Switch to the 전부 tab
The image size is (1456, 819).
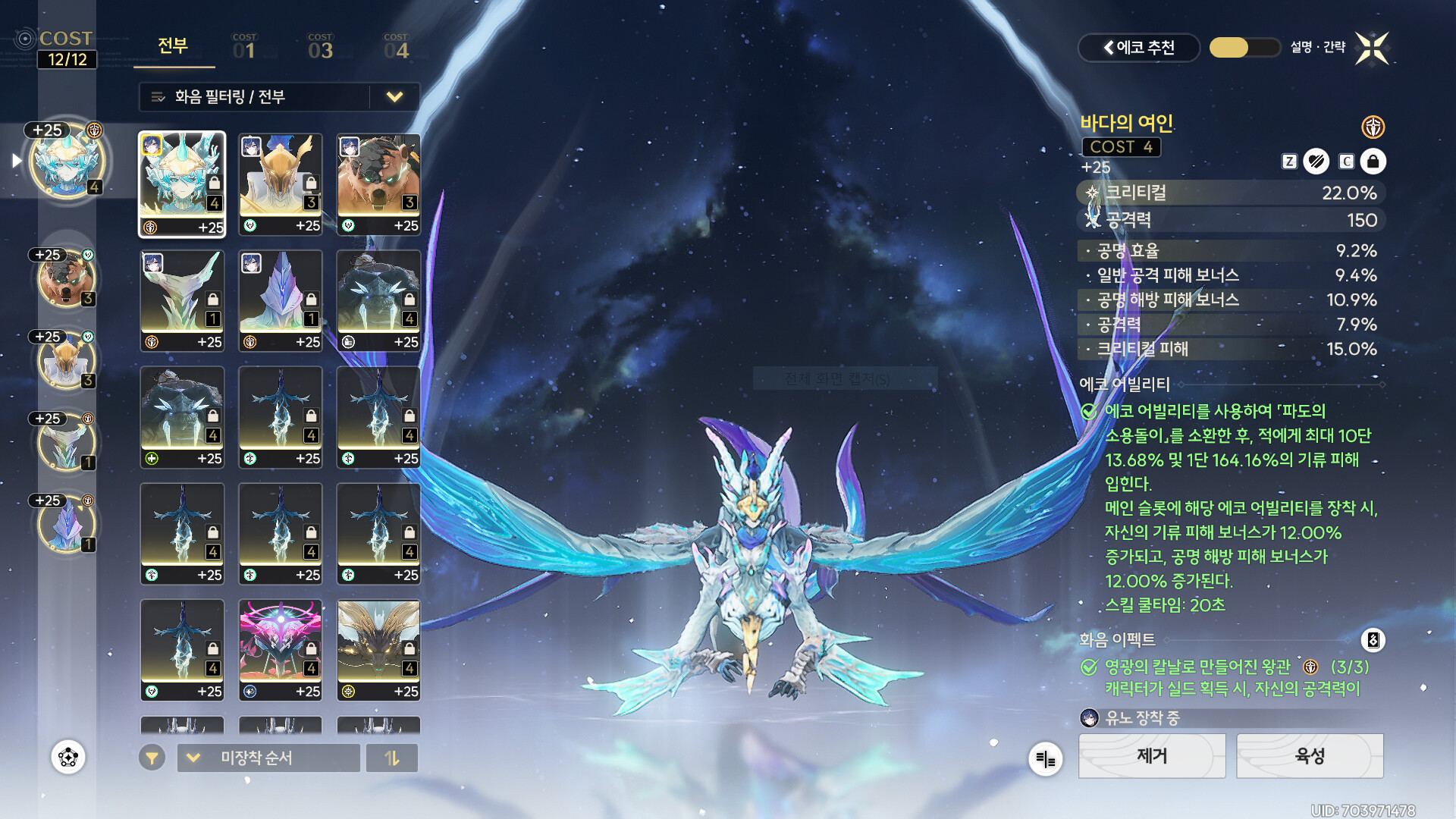[173, 46]
